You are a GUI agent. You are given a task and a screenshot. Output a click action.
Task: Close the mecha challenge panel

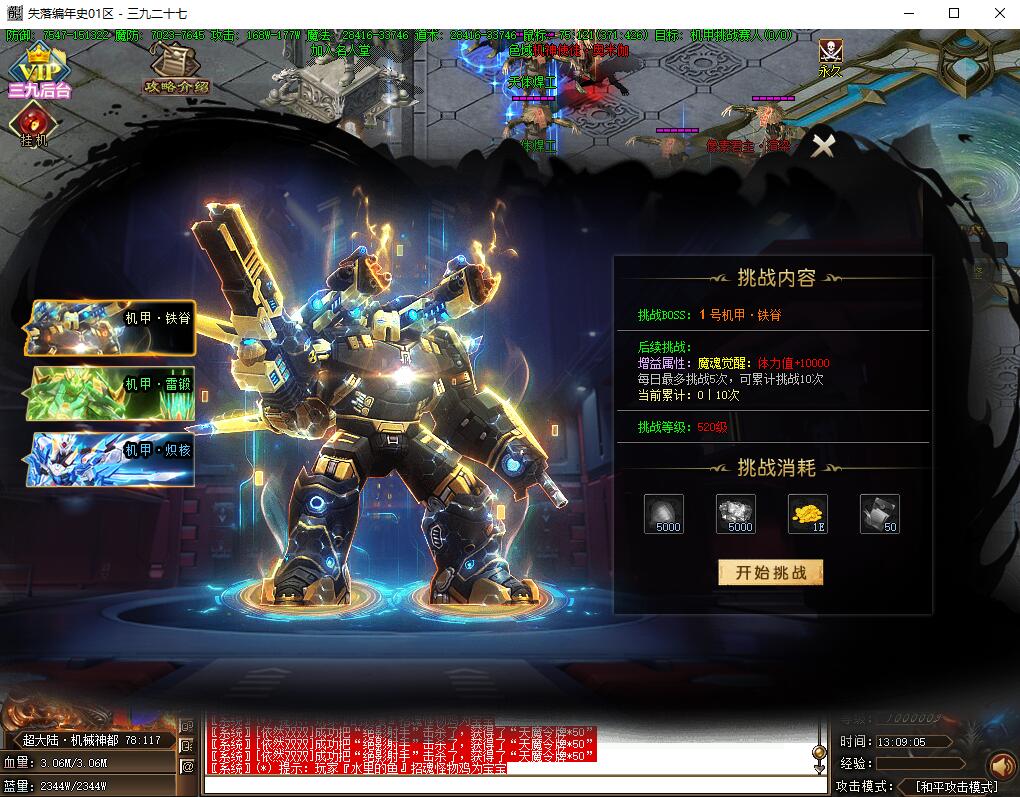click(822, 146)
